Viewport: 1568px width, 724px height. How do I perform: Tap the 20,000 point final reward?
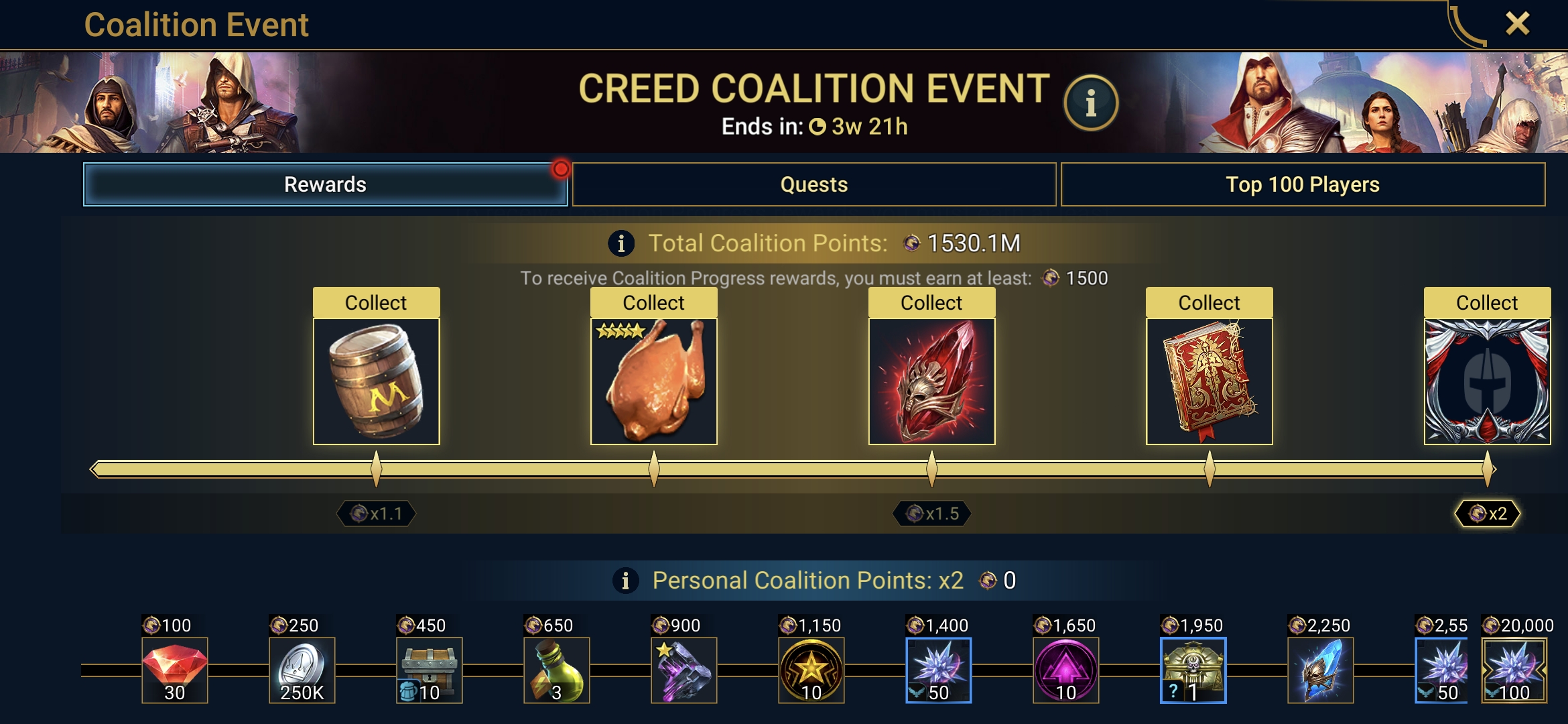pyautogui.click(x=1514, y=670)
